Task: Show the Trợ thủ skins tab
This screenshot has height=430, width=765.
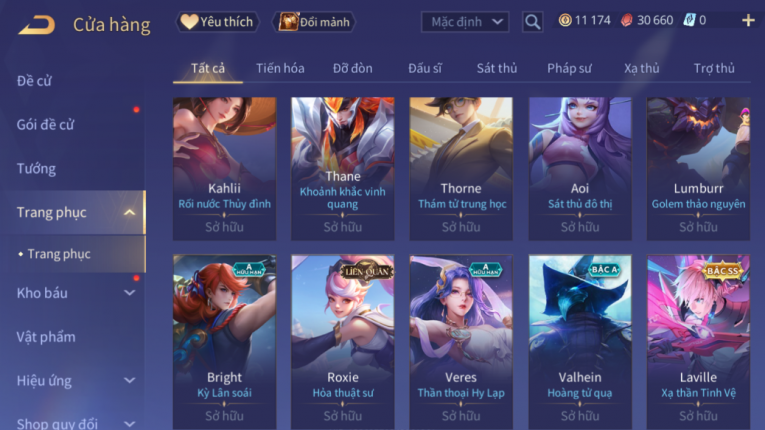Action: [x=714, y=68]
